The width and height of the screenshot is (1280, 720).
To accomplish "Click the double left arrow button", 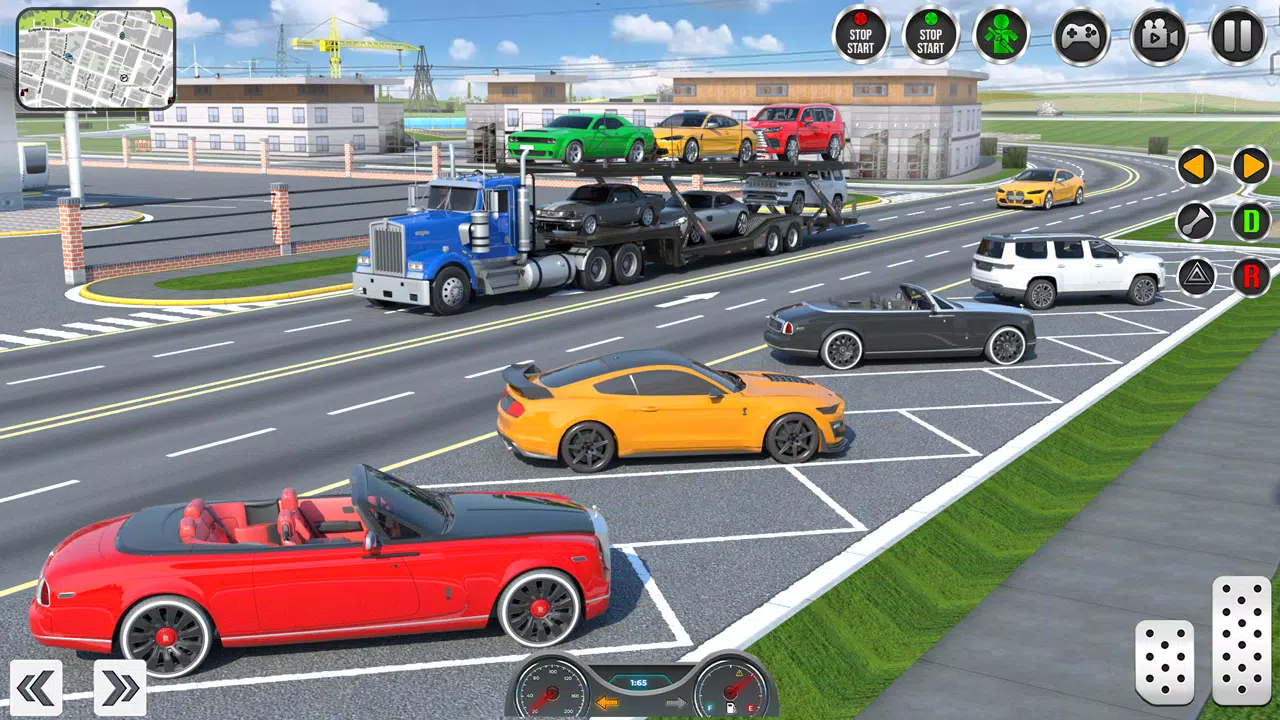I will click(37, 686).
